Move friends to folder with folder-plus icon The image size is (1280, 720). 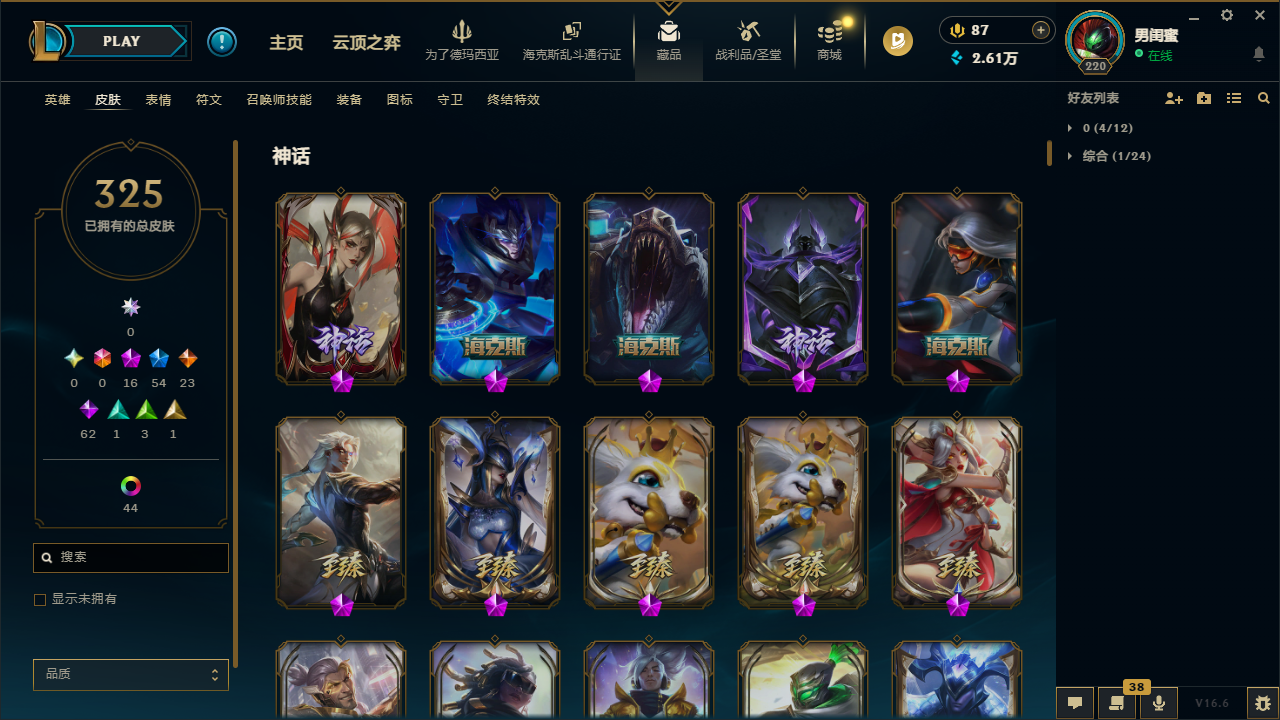point(1204,98)
